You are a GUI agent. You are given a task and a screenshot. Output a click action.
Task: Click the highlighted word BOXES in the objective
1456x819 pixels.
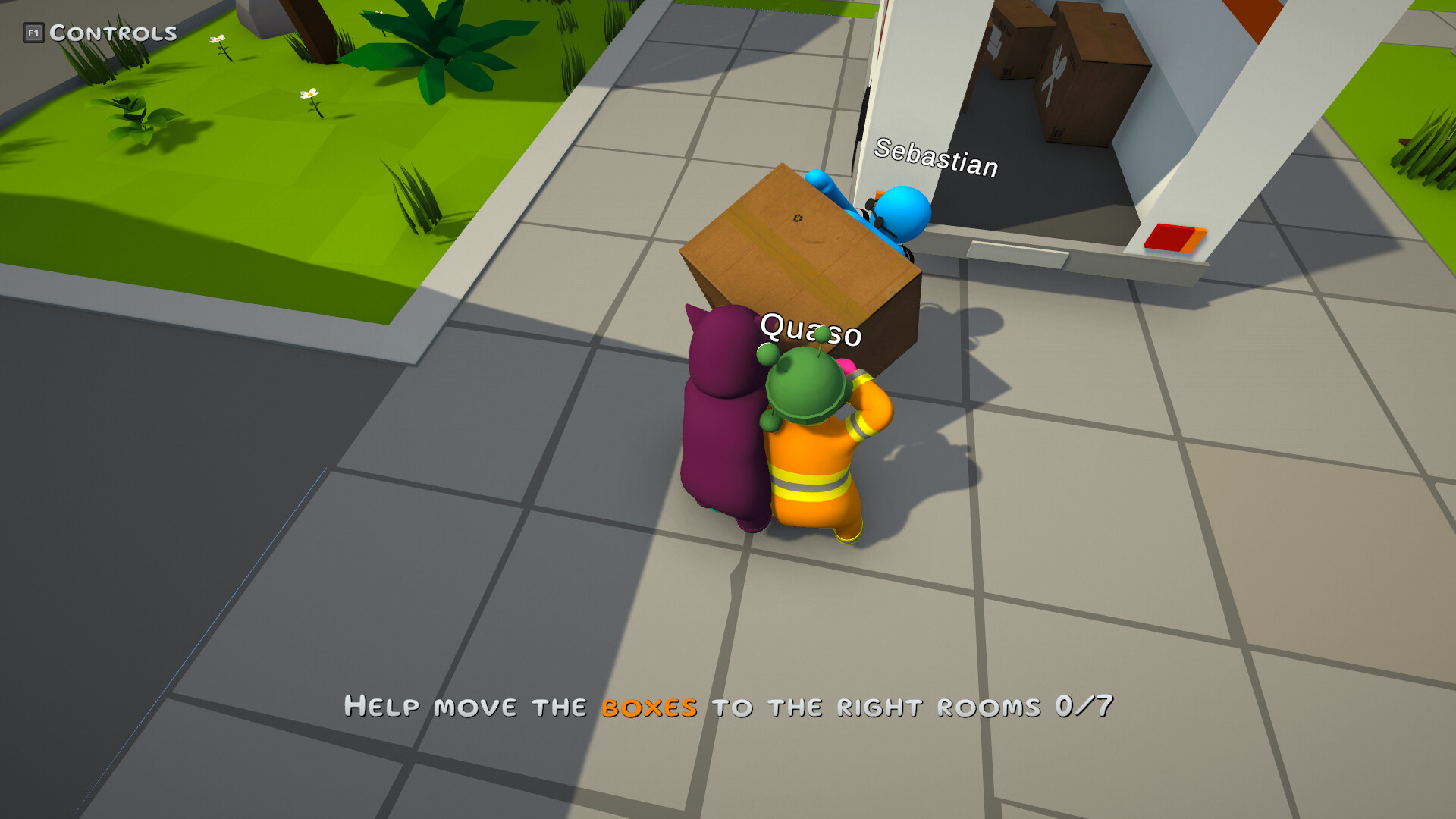tap(648, 707)
